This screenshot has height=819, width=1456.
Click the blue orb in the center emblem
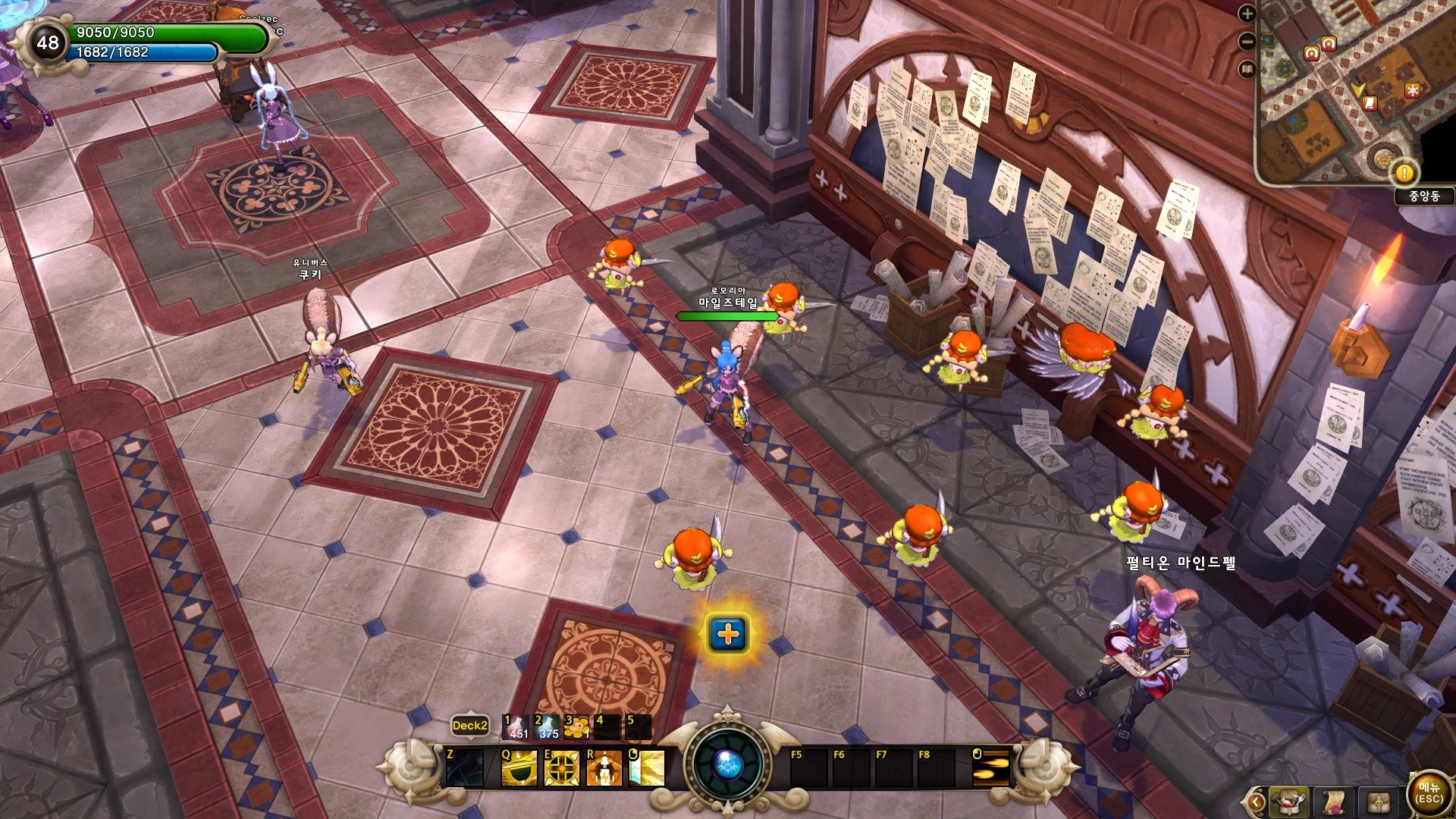pos(727,764)
